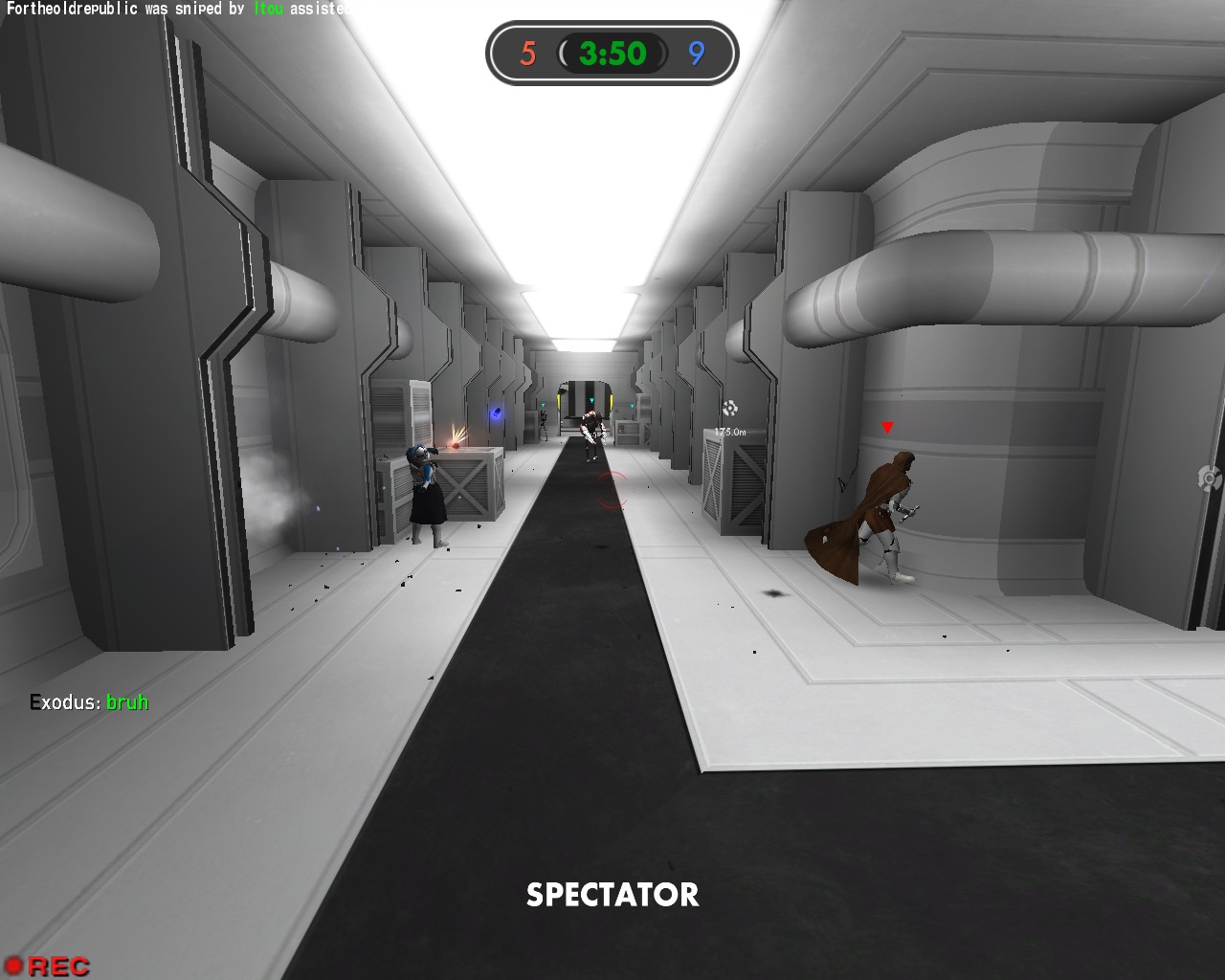Image resolution: width=1225 pixels, height=980 pixels.
Task: Click Exodus's "bruh" chat message
Action: point(89,702)
